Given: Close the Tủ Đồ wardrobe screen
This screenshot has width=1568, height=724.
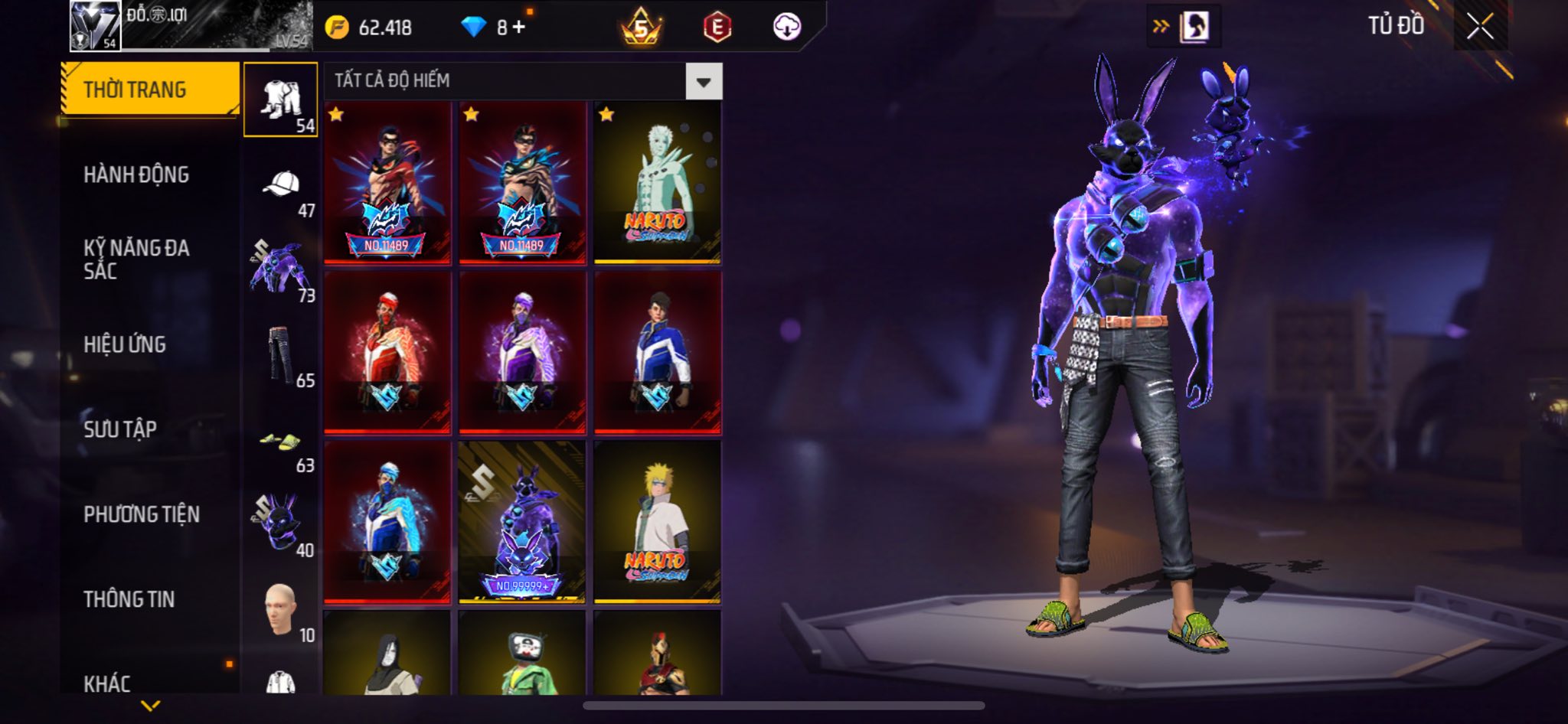Looking at the screenshot, I should [1480, 27].
